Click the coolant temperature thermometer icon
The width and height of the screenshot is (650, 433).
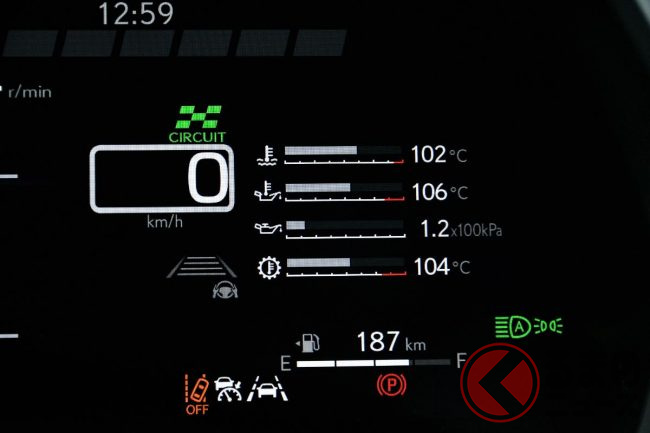point(265,154)
